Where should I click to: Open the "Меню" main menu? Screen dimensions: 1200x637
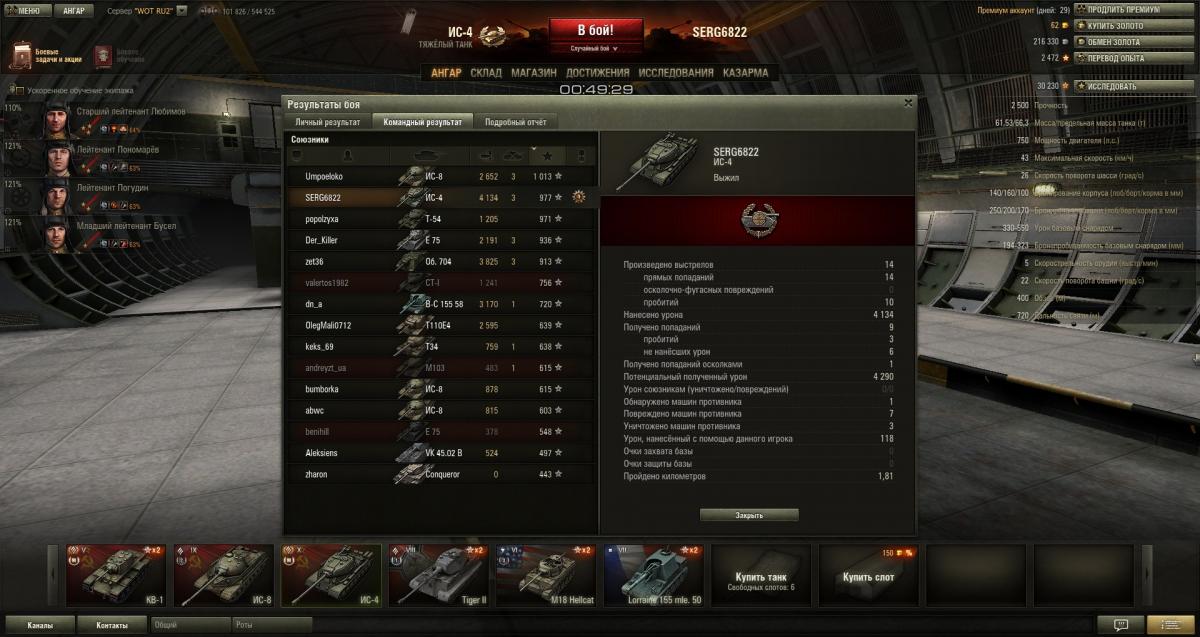(24, 11)
